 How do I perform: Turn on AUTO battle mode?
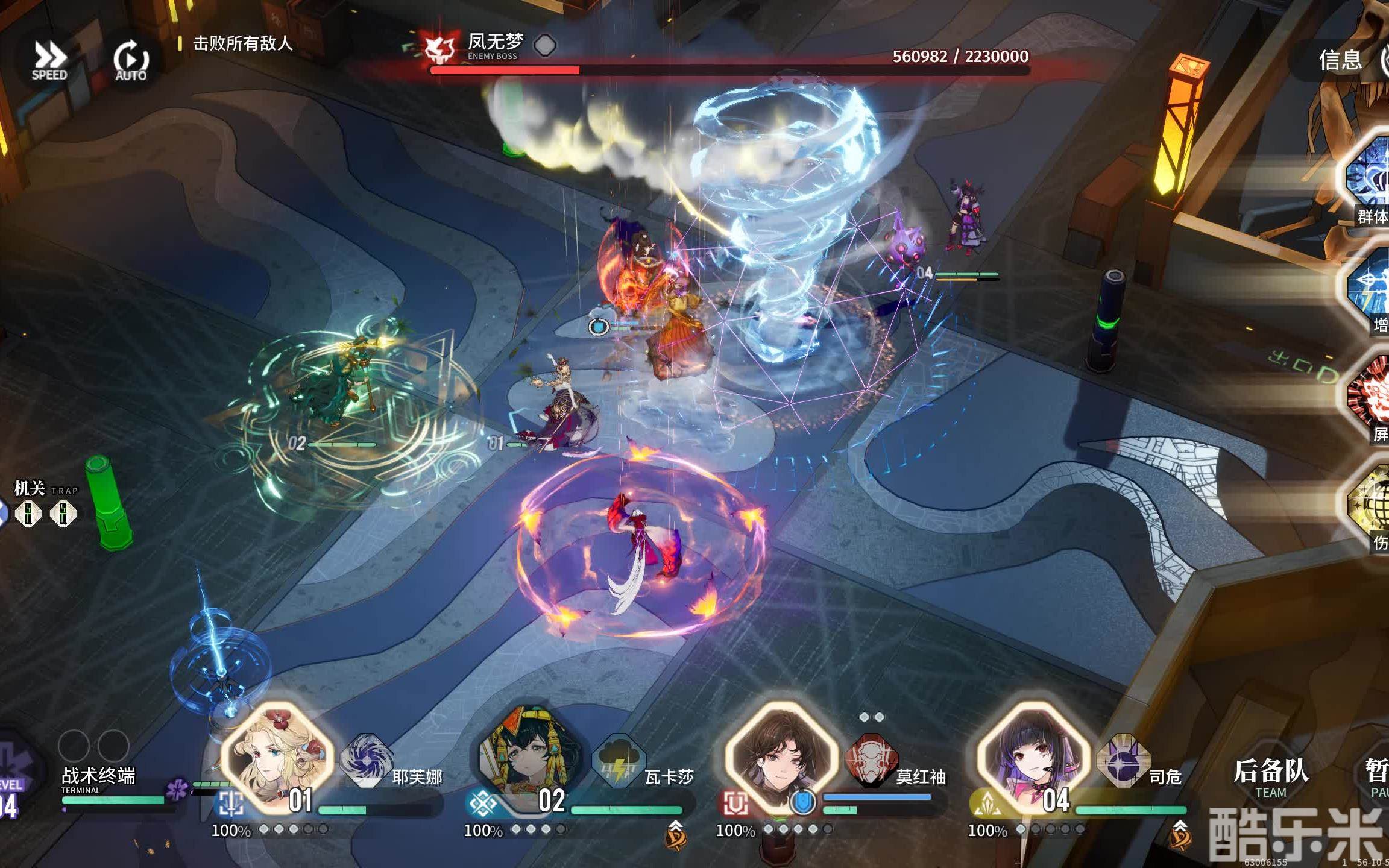tap(131, 60)
